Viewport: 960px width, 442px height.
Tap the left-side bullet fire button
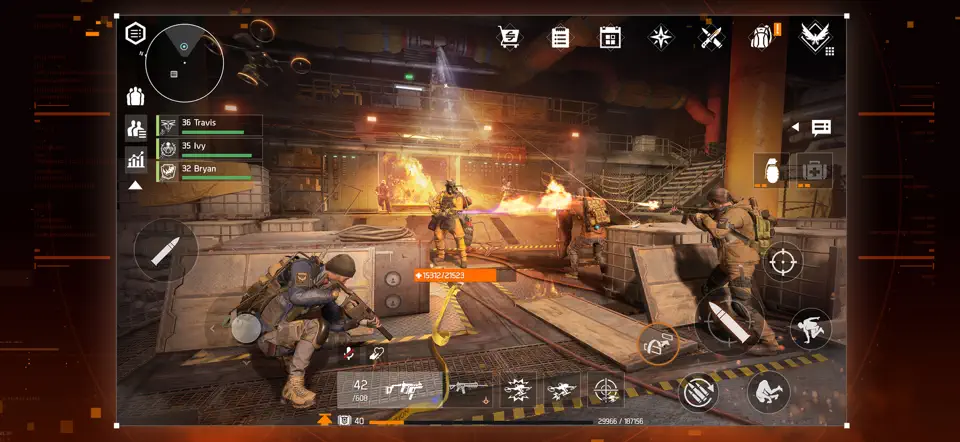tap(165, 250)
